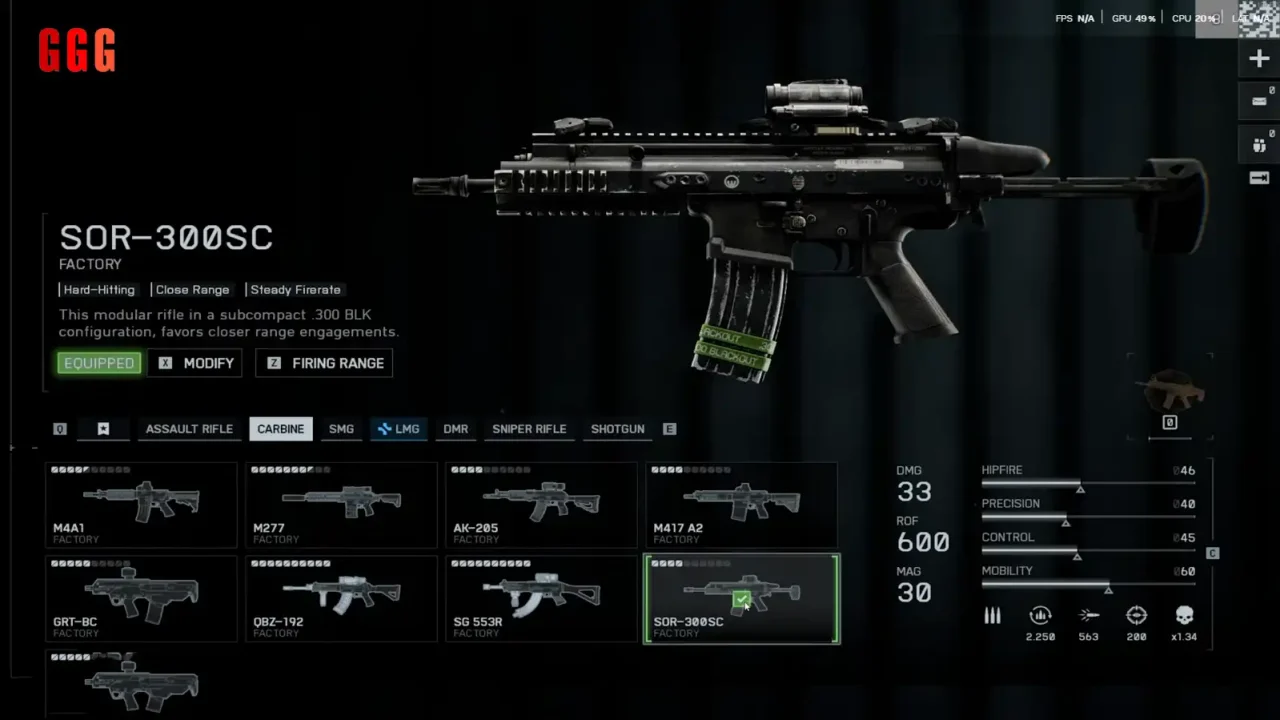Open the LMG weapon category
The height and width of the screenshot is (720, 1280).
pyautogui.click(x=398, y=429)
